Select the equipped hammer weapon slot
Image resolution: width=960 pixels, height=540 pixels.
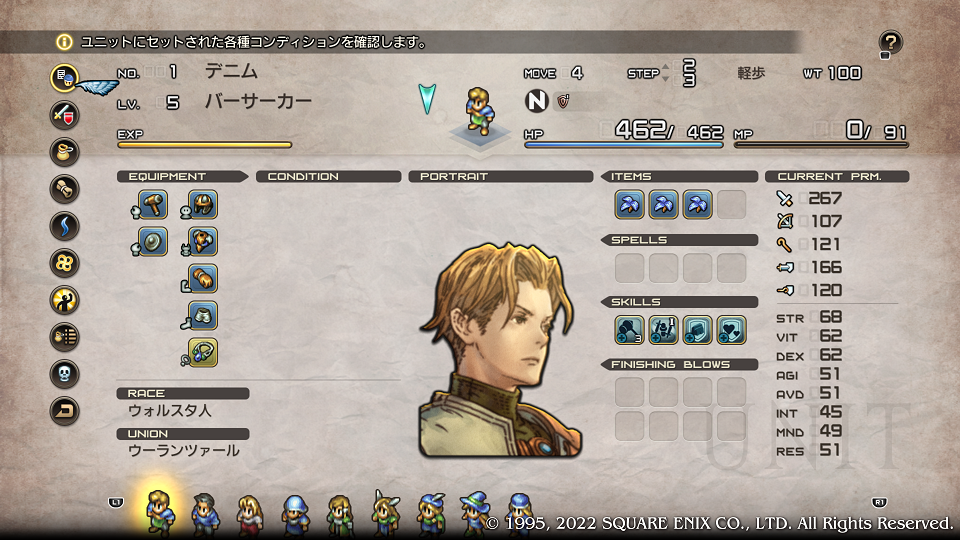pos(153,205)
